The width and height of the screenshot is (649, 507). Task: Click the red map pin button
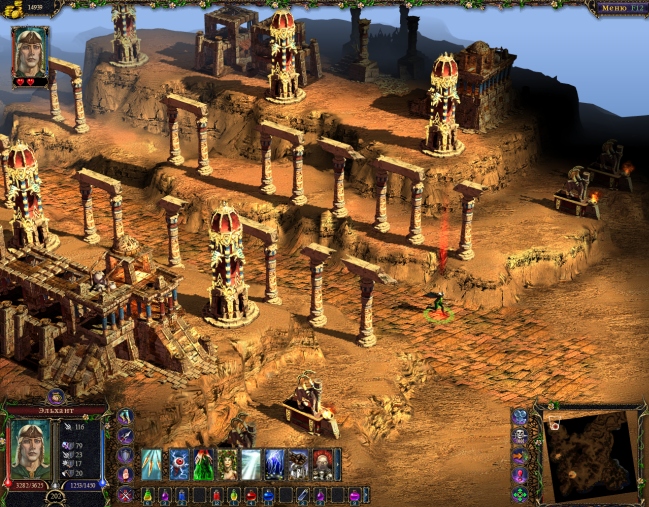coord(520,475)
